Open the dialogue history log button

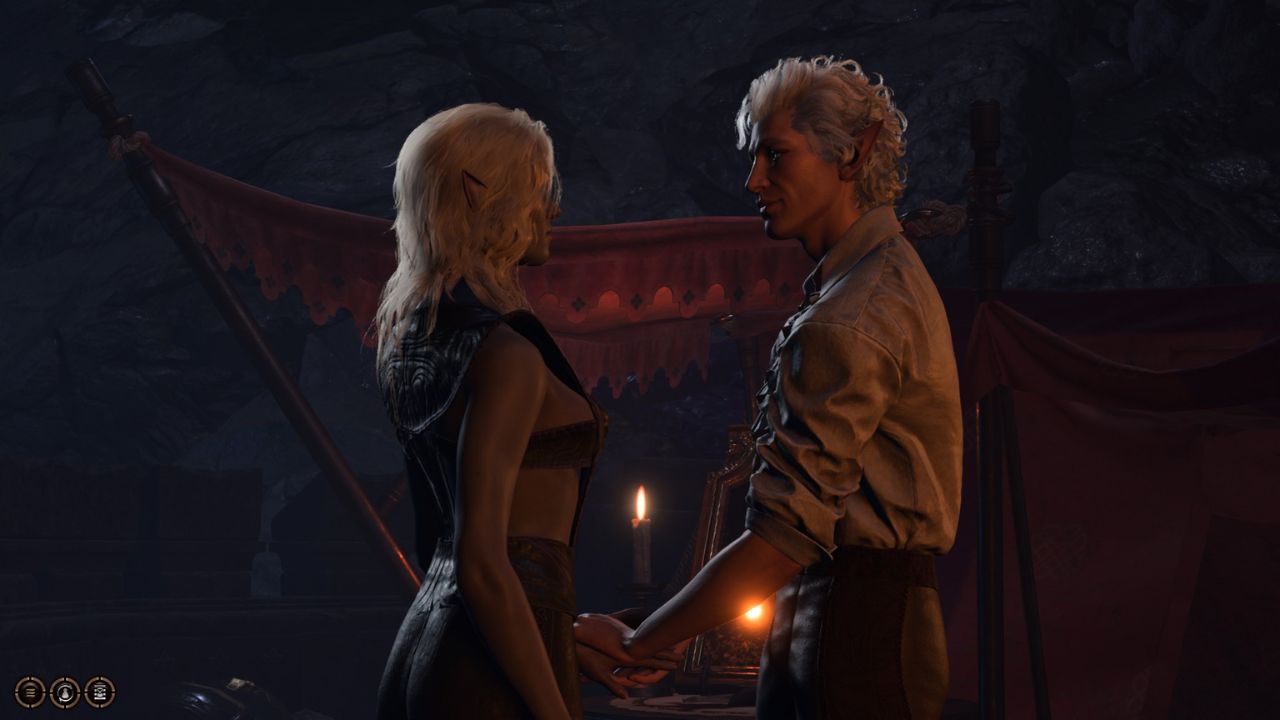[30, 691]
